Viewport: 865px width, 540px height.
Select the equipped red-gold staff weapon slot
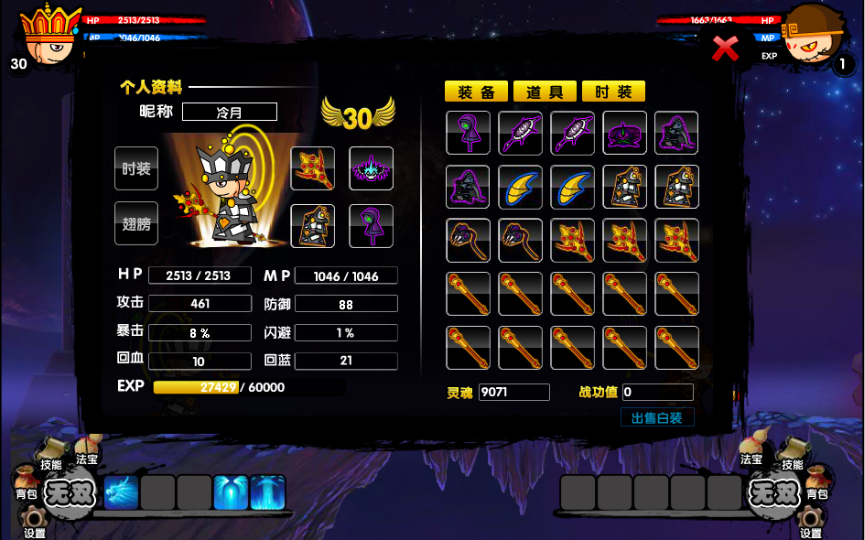point(312,169)
